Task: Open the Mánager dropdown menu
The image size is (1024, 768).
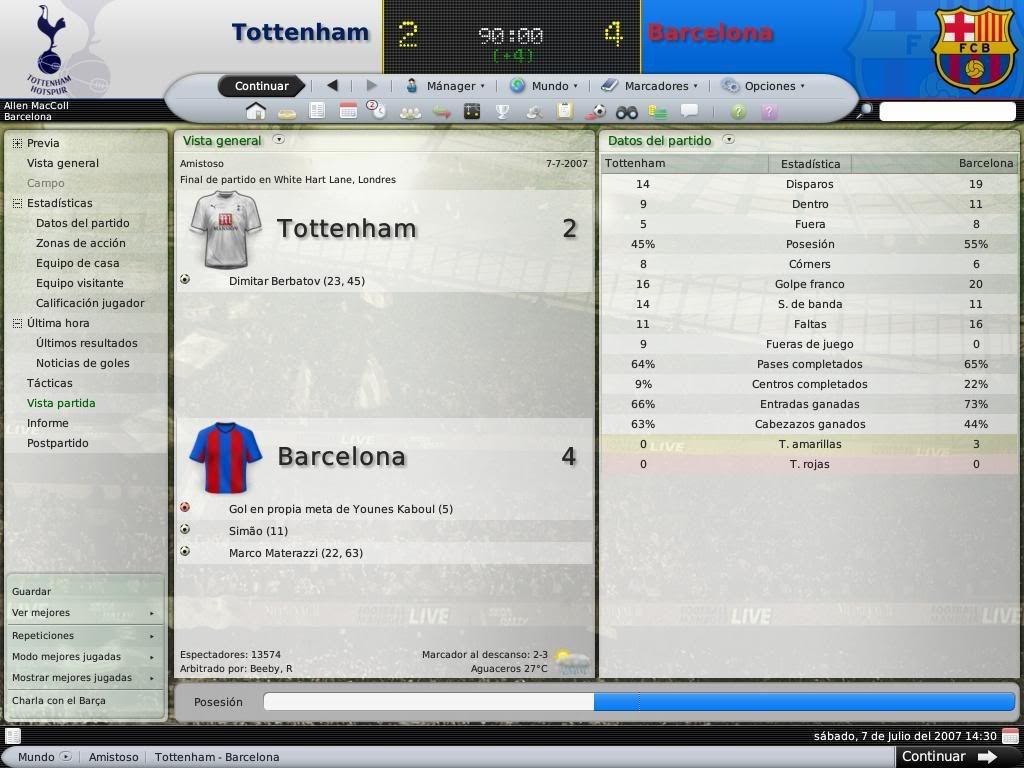Action: pos(445,86)
